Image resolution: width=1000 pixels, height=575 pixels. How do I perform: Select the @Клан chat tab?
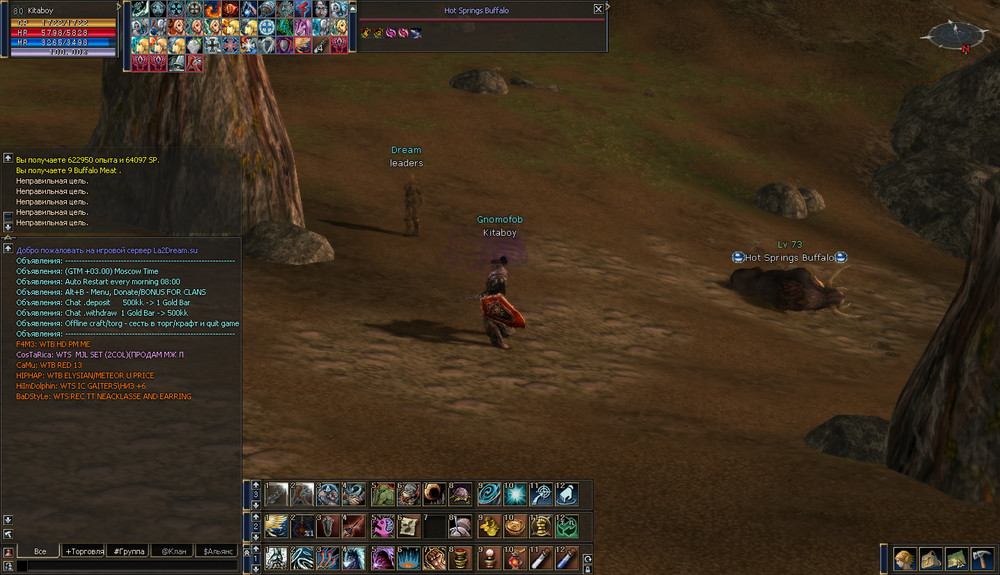(172, 551)
